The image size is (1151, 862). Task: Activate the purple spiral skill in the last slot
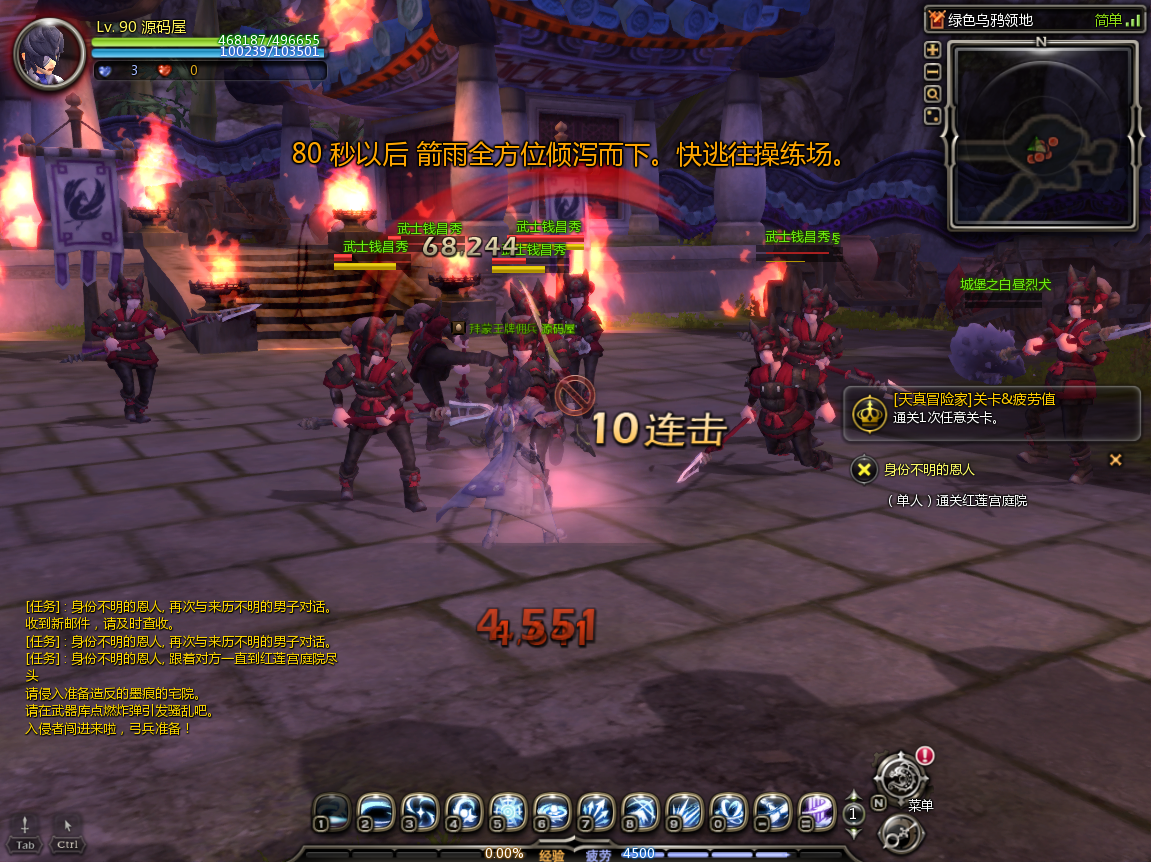[816, 811]
